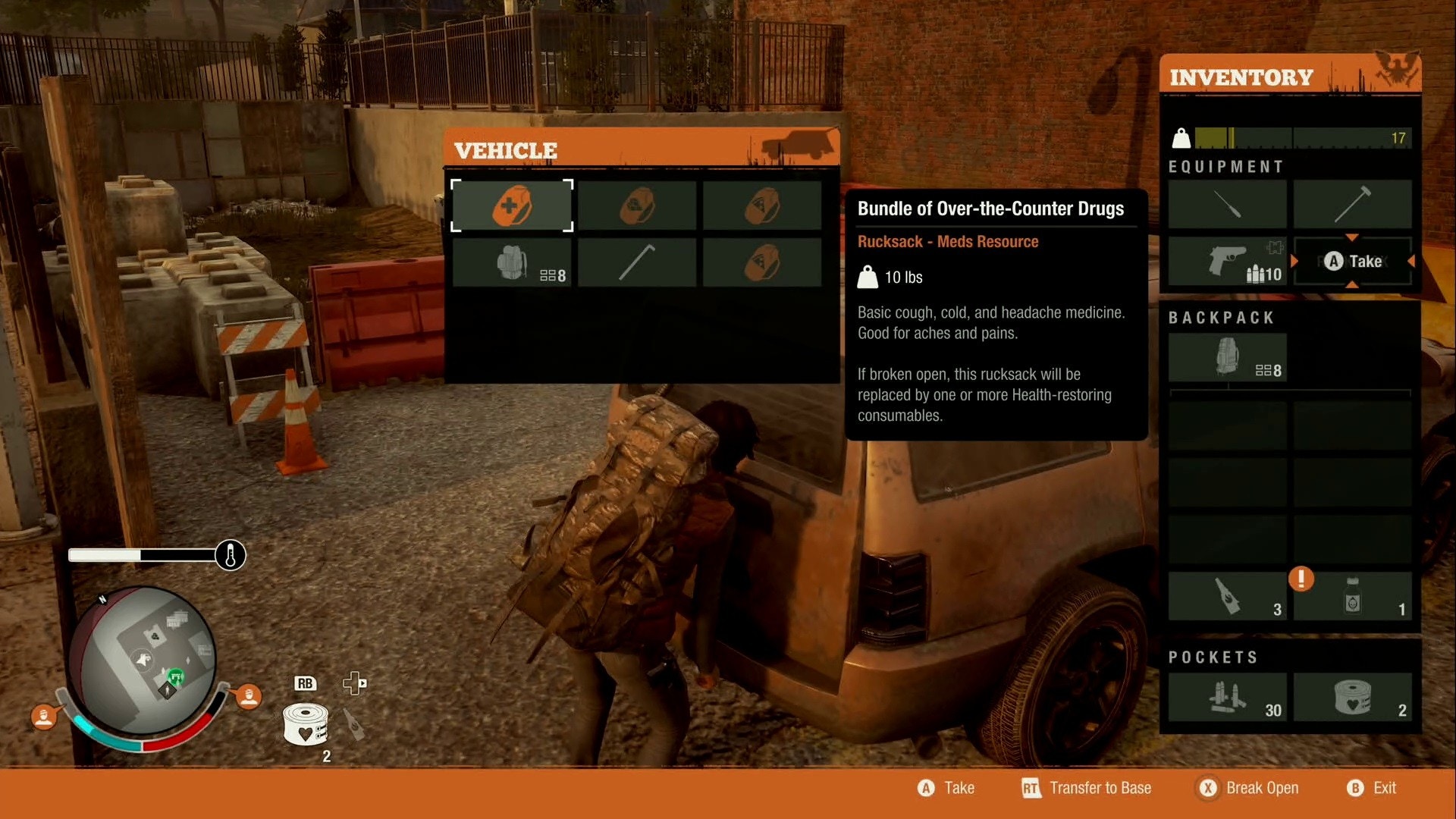Use the quick-slot bandage on the HUD

pos(305,725)
